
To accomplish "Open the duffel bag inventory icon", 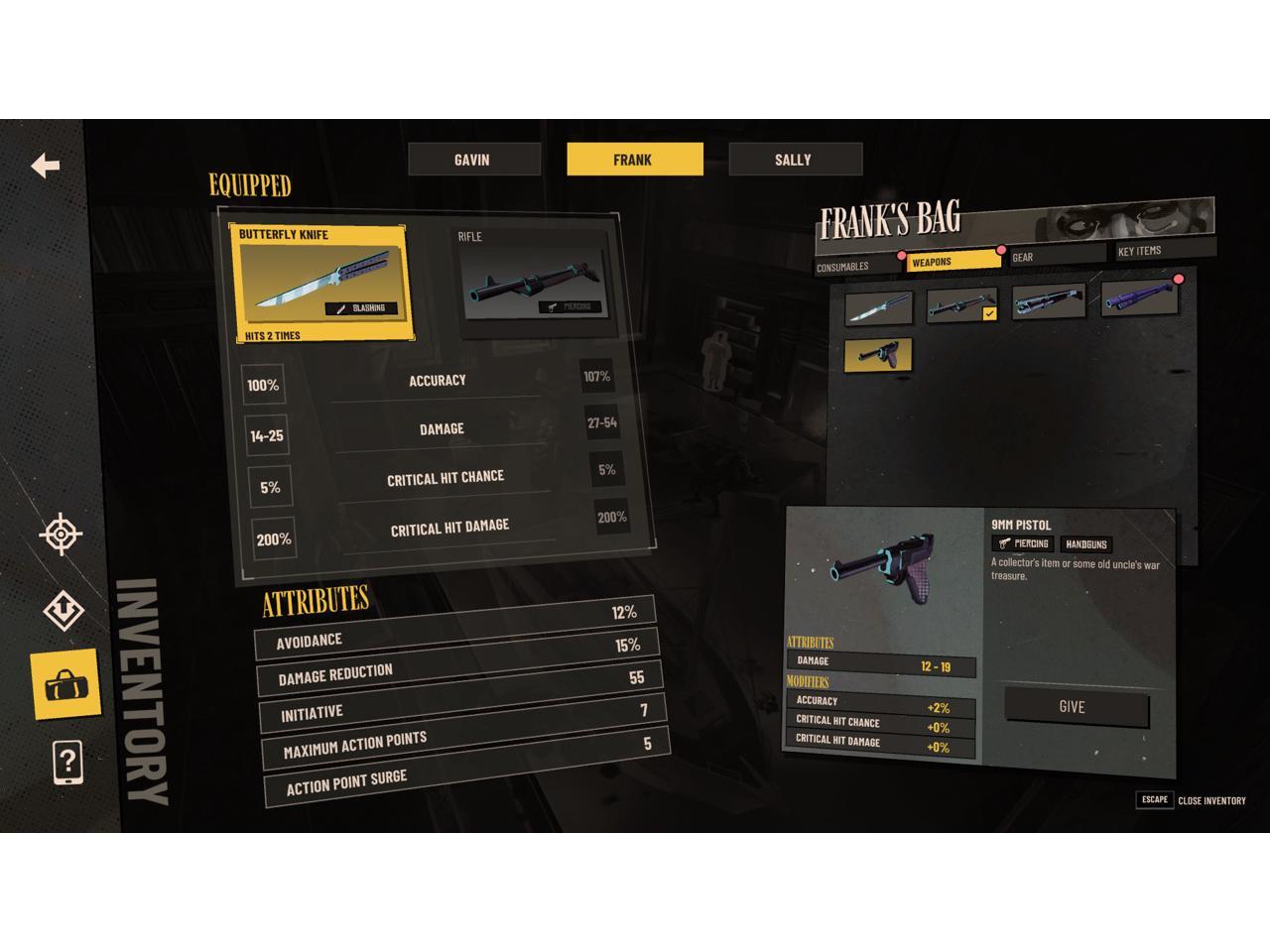I will (x=65, y=684).
